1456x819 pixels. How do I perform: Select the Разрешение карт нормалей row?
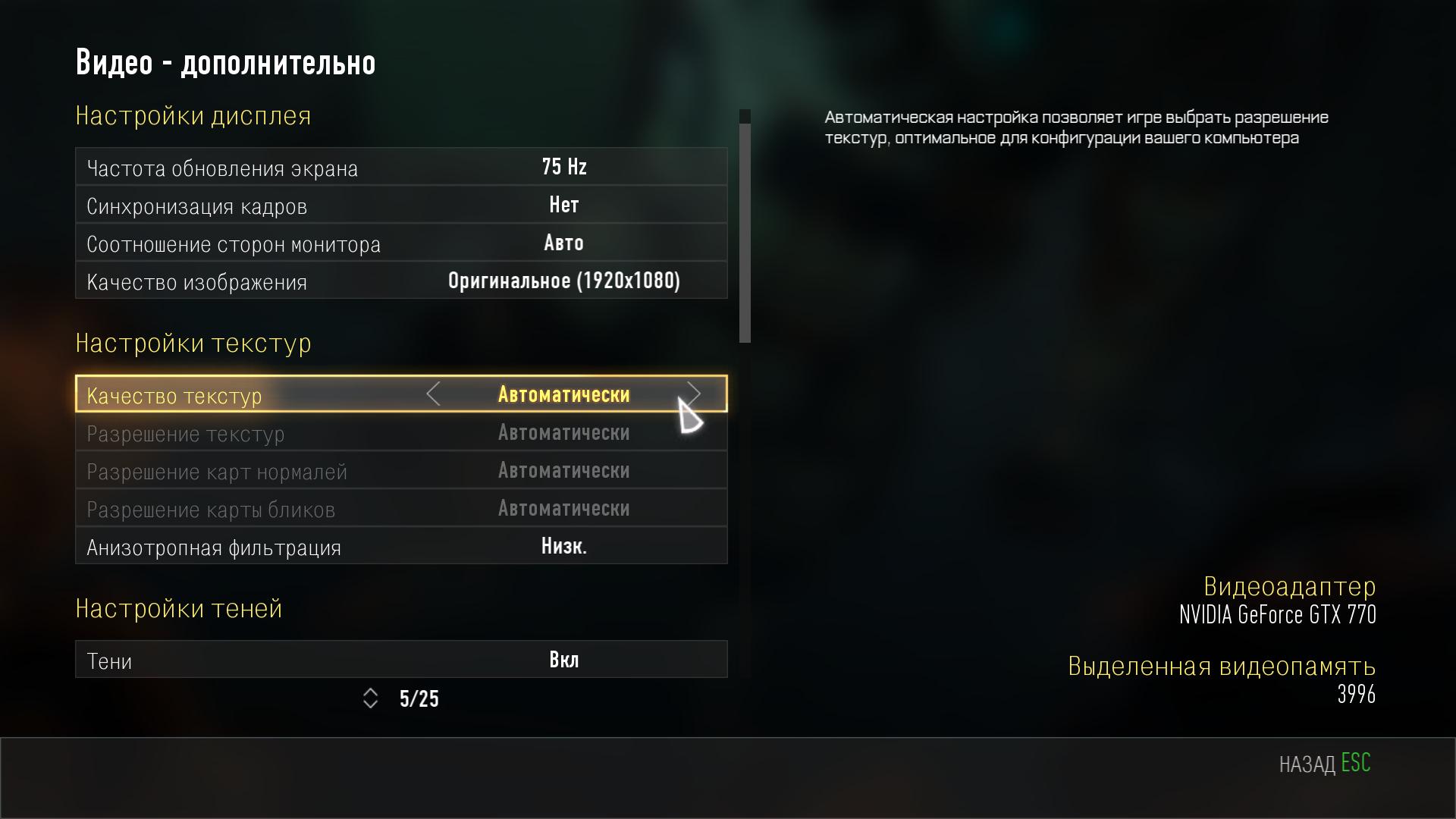click(x=401, y=470)
